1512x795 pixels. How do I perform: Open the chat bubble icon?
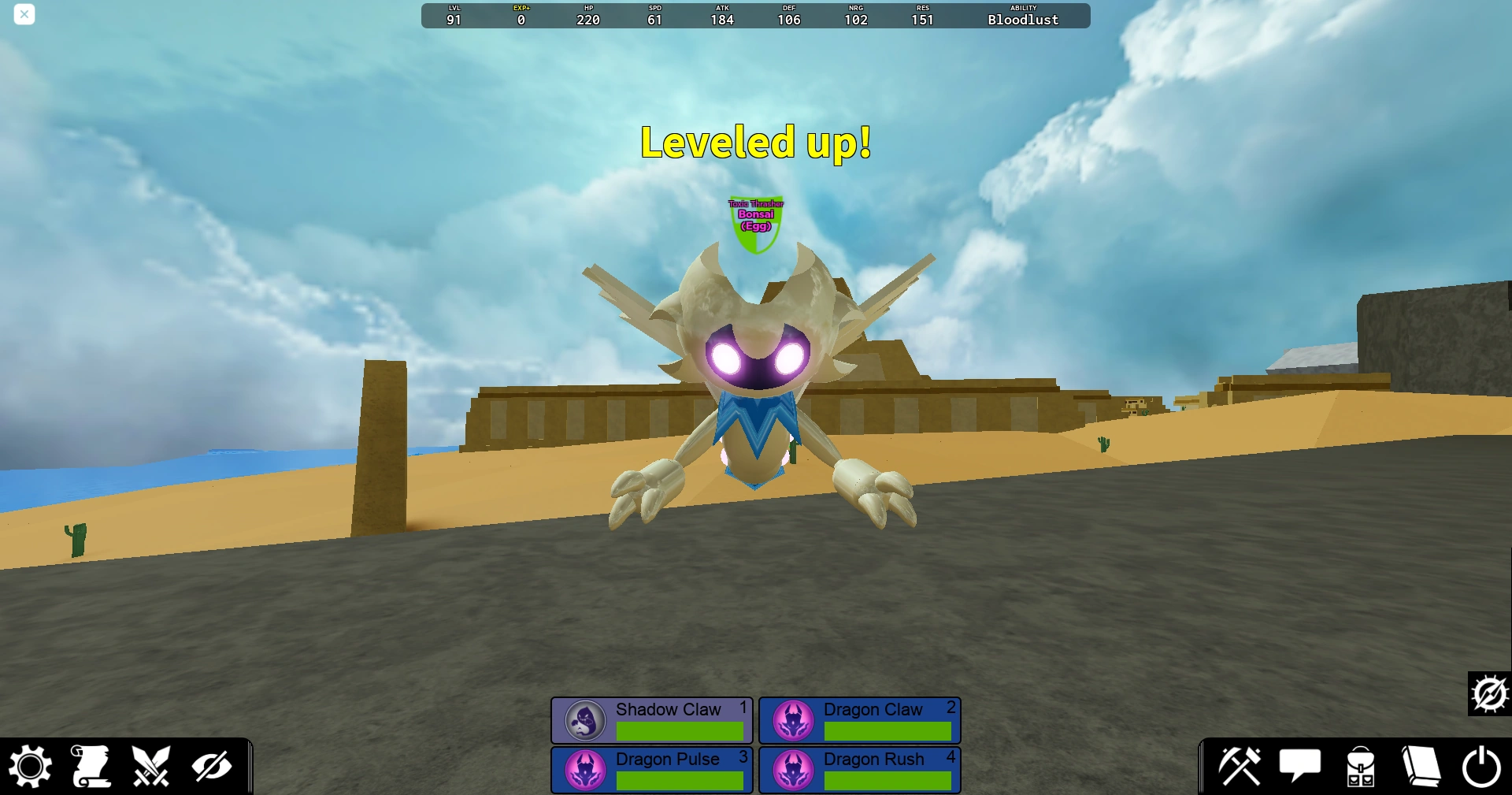coord(1300,765)
